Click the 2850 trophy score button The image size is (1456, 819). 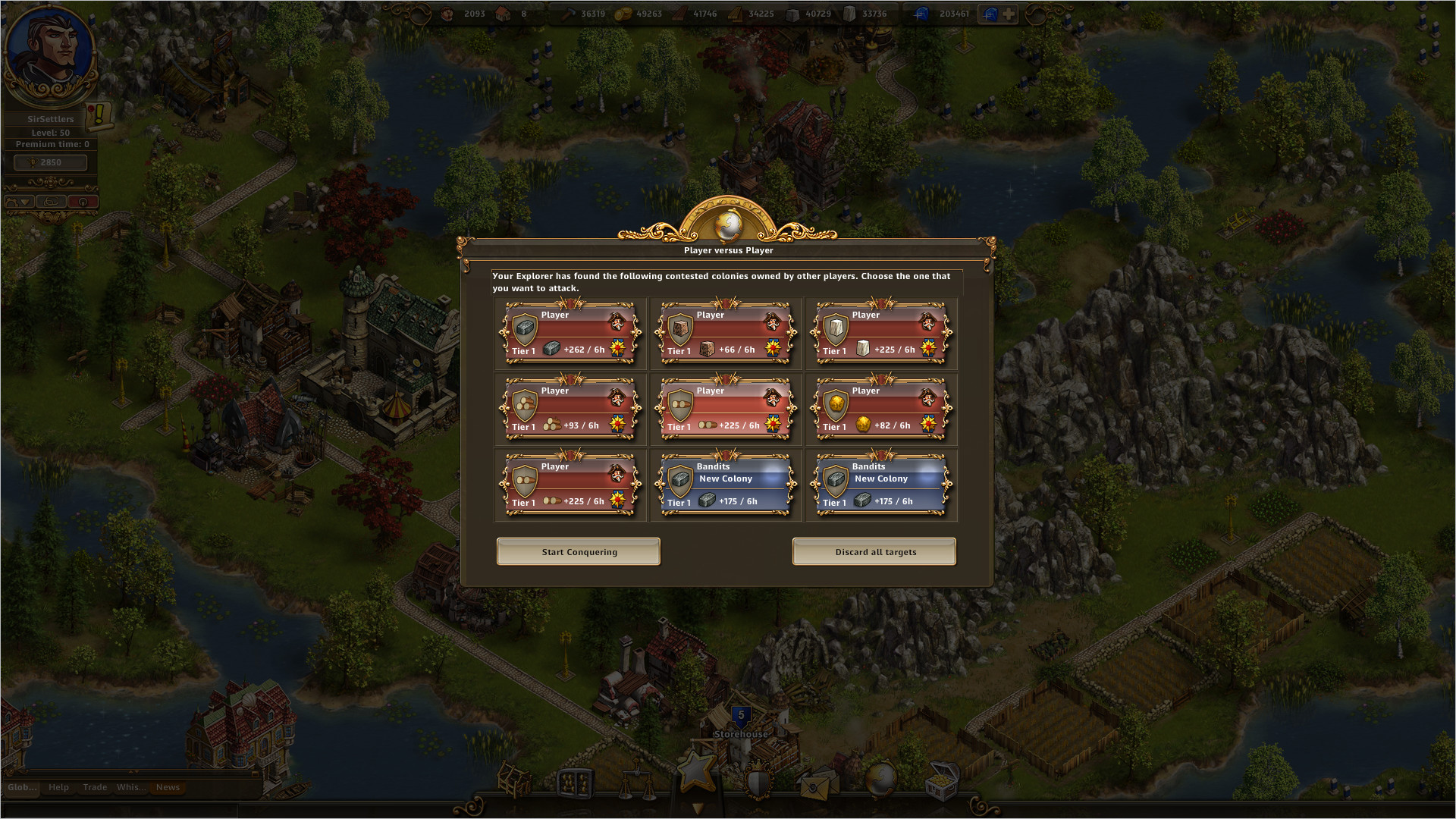point(51,162)
